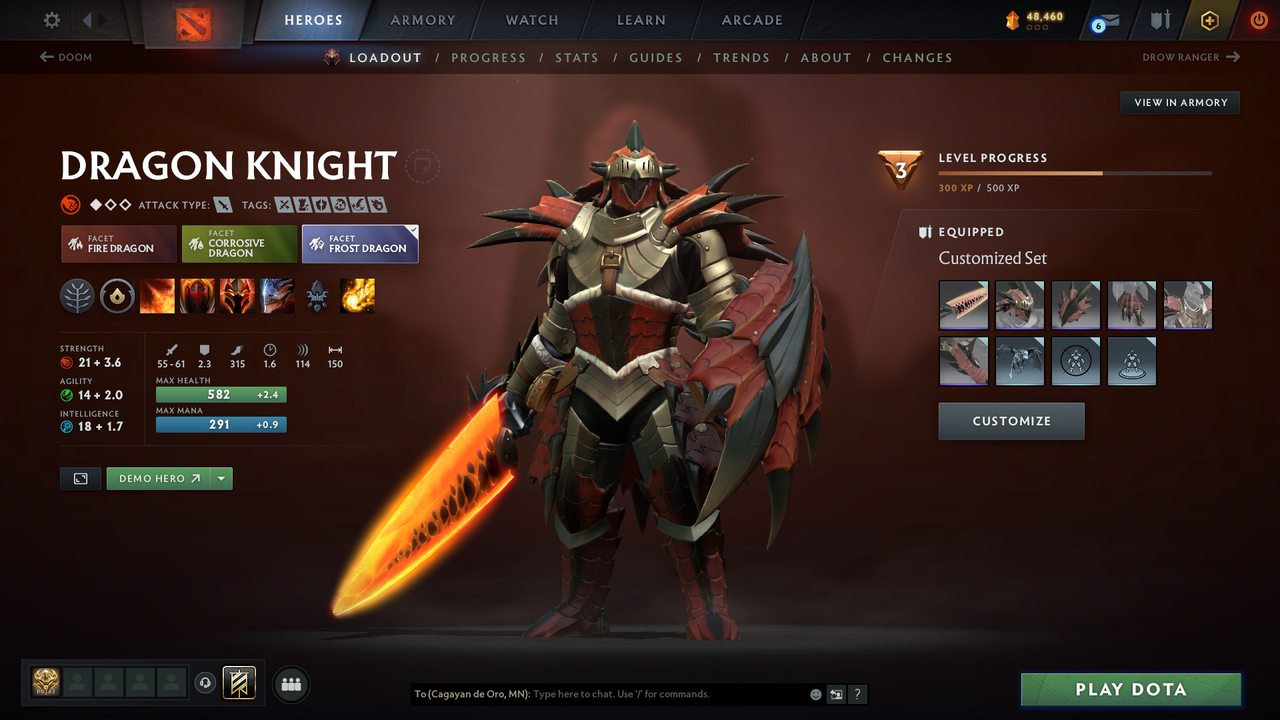1280x720 pixels.
Task: Advance to Drow Ranger hero page
Action: (x=1190, y=57)
